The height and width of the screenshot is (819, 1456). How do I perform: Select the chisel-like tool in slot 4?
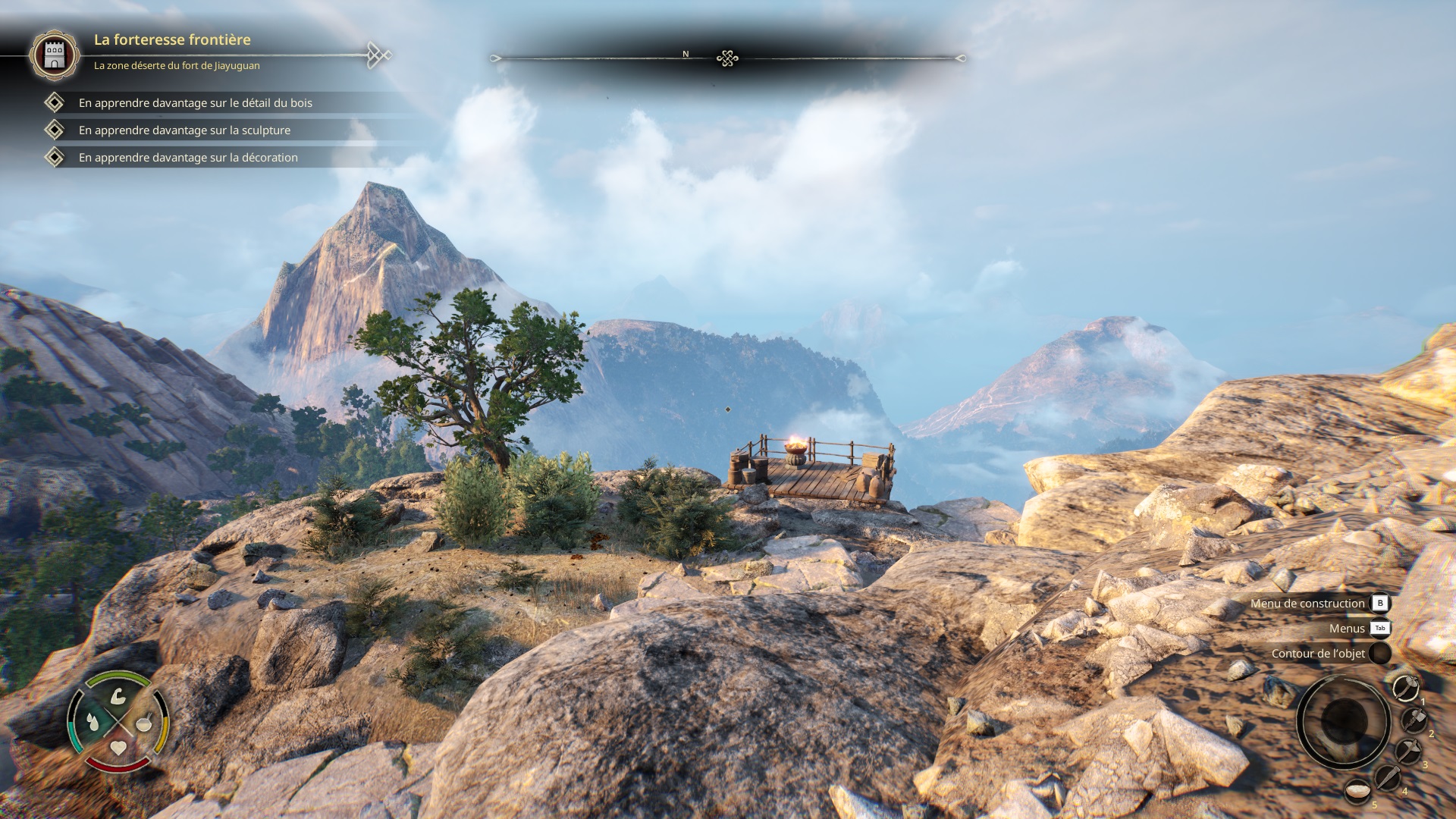click(1387, 777)
